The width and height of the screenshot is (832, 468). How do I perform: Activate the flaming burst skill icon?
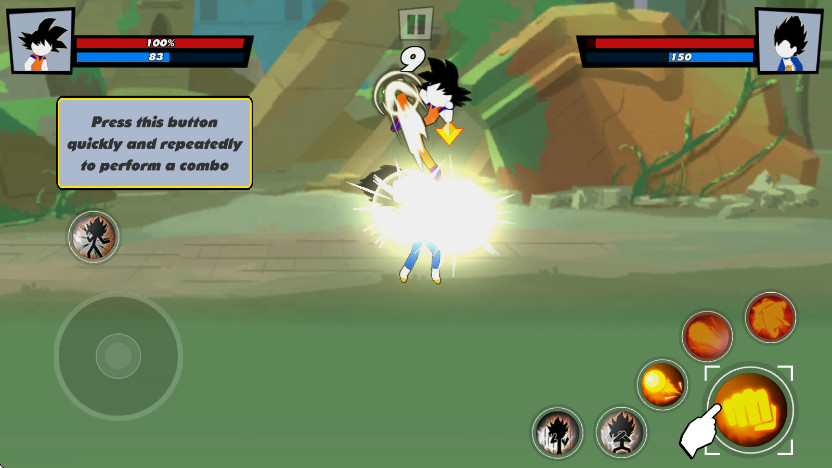[x=770, y=317]
